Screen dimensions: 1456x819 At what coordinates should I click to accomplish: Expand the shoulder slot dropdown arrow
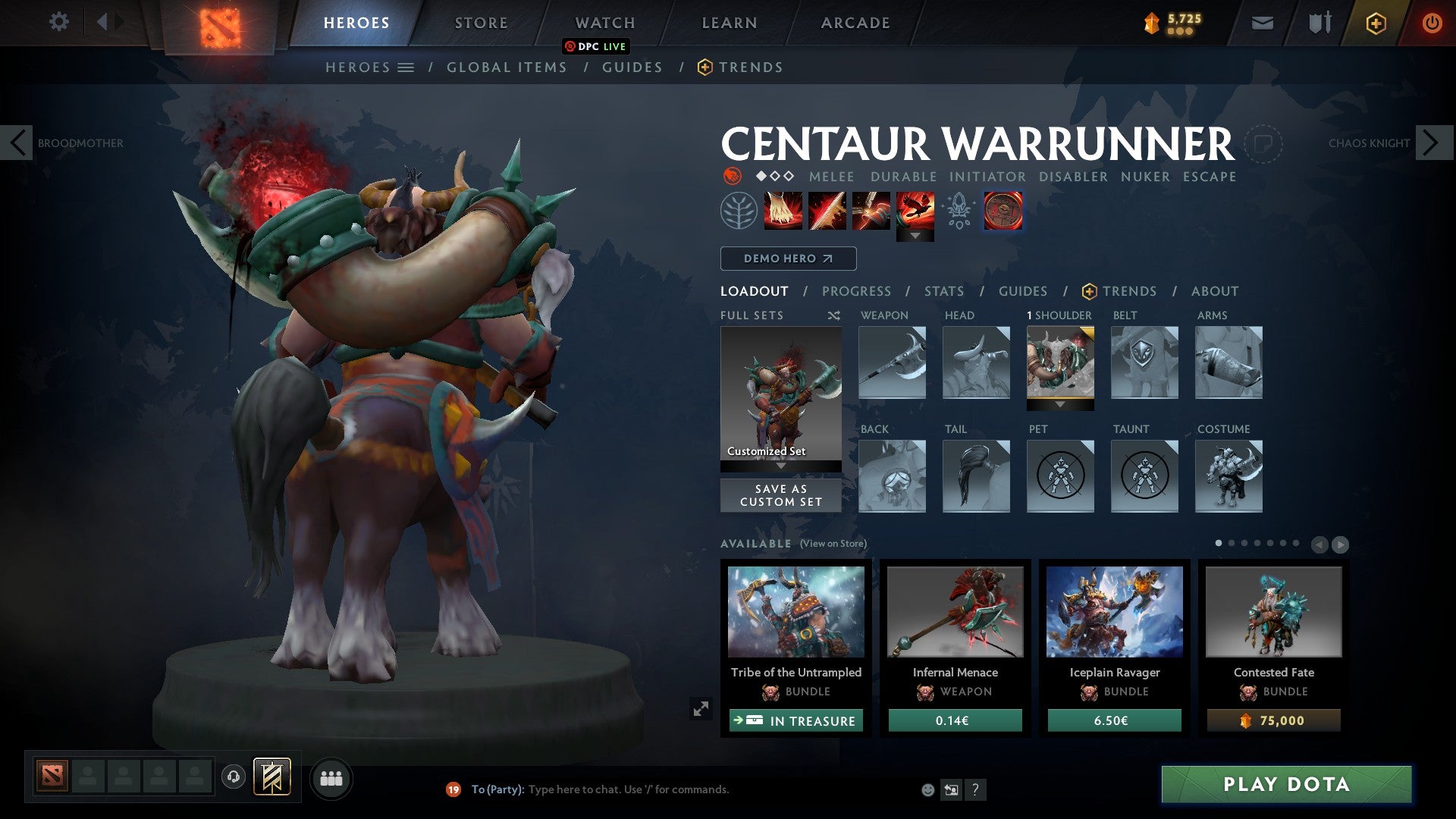(1060, 404)
